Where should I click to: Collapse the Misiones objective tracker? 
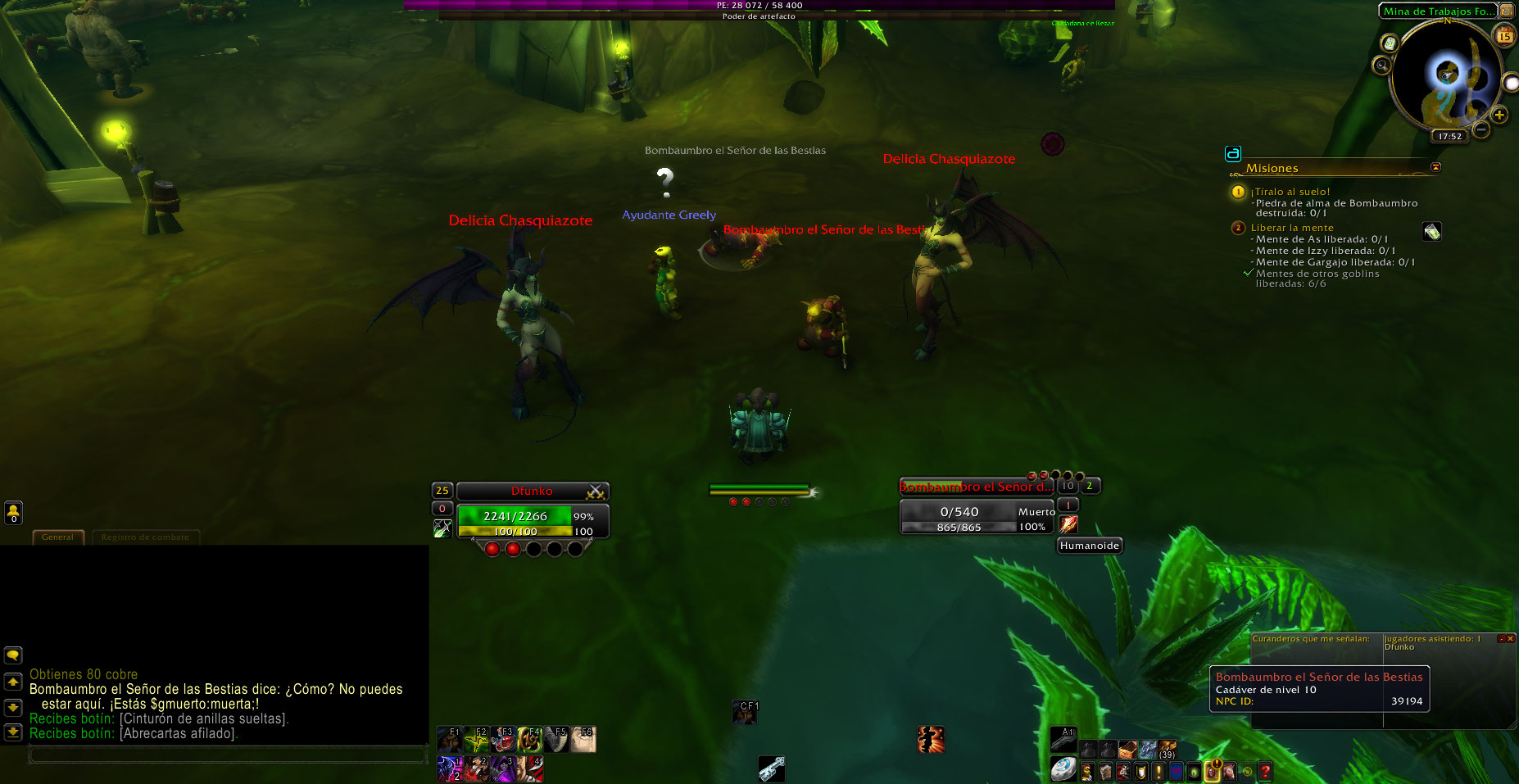pyautogui.click(x=1435, y=167)
